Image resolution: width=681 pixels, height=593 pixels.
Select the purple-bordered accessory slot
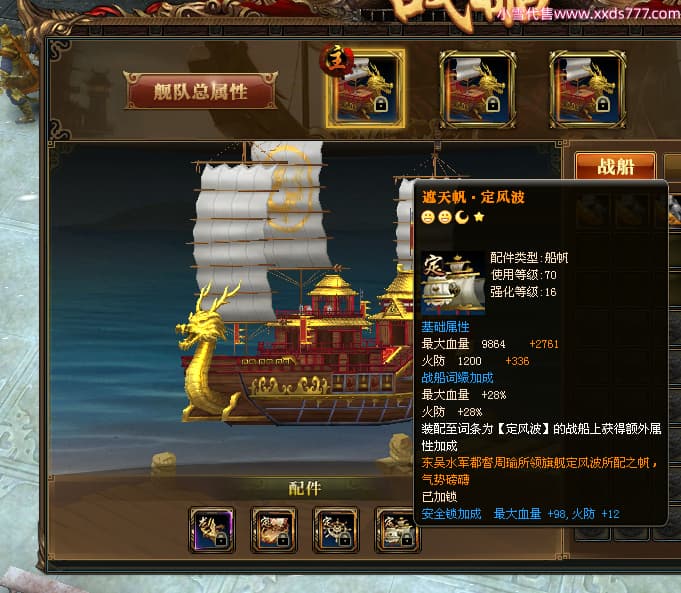click(211, 530)
